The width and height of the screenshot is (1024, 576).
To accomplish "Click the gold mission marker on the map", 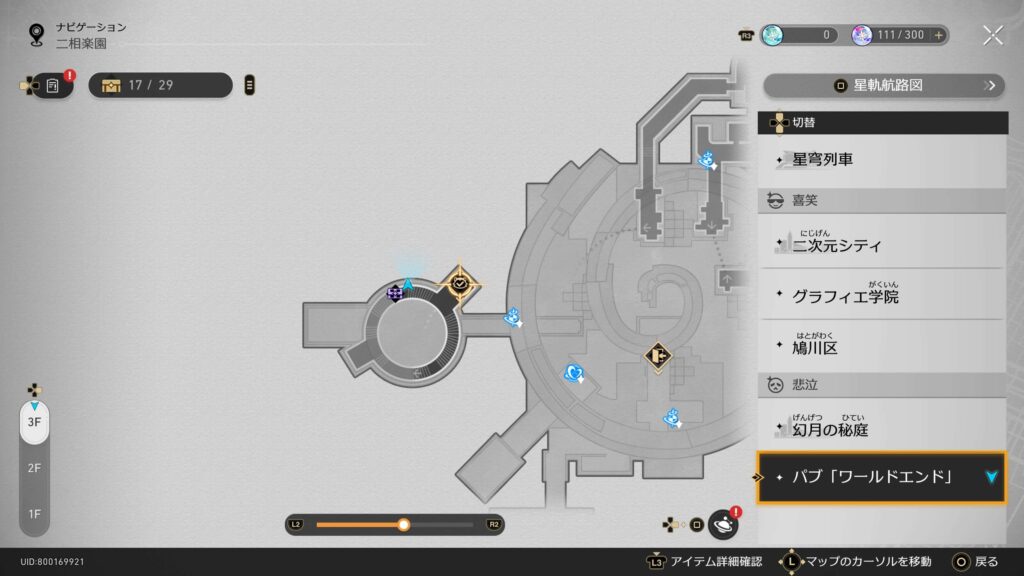I will tap(460, 284).
